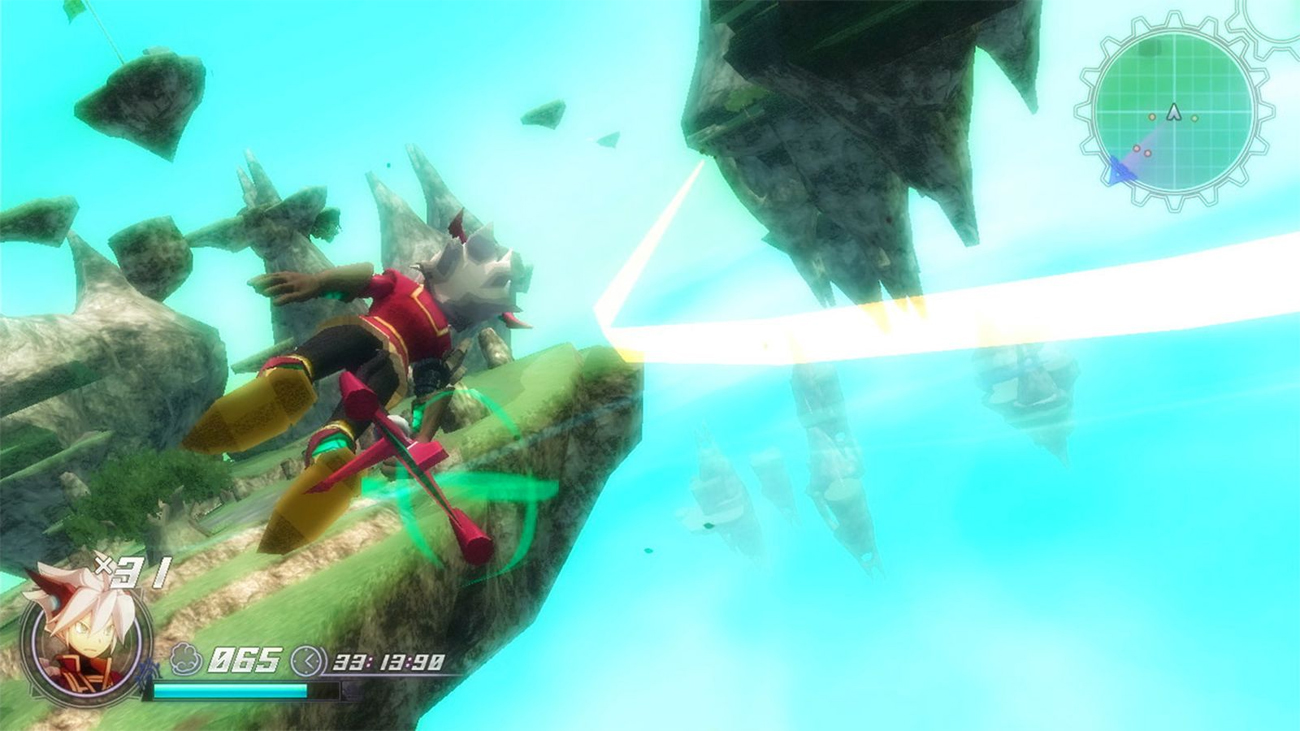Viewport: 1300px width, 731px height.
Task: Select the clock icon next to the timer
Action: tap(308, 660)
